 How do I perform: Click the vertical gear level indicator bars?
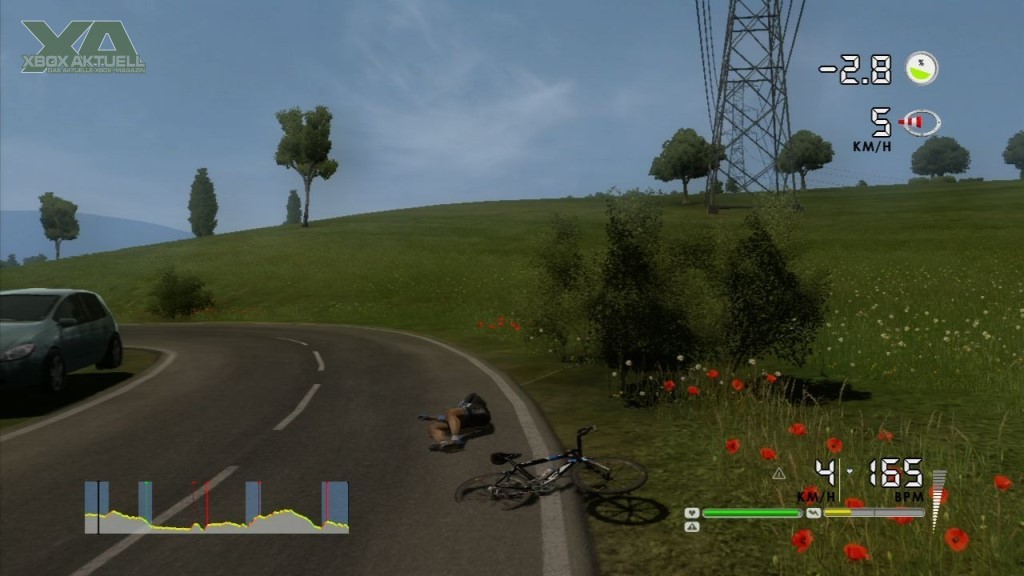(x=938, y=500)
